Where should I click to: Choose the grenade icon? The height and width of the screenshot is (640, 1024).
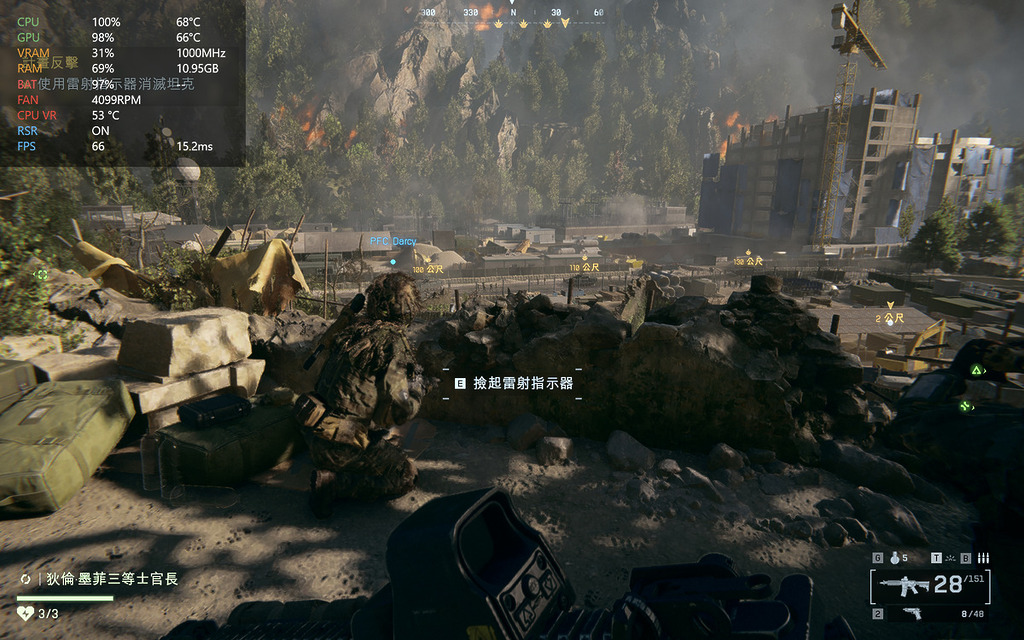pyautogui.click(x=893, y=558)
